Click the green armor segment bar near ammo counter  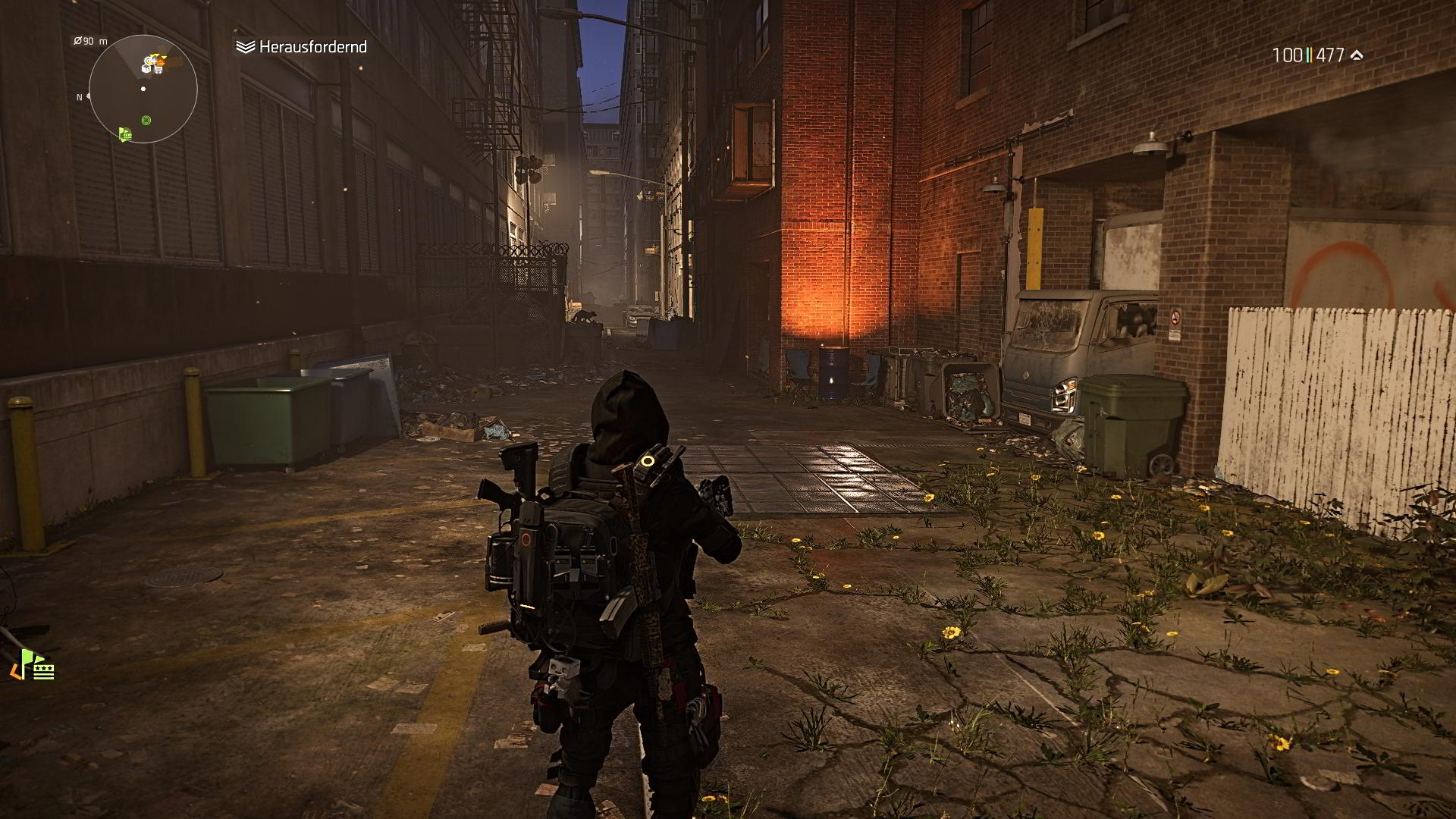click(1308, 55)
